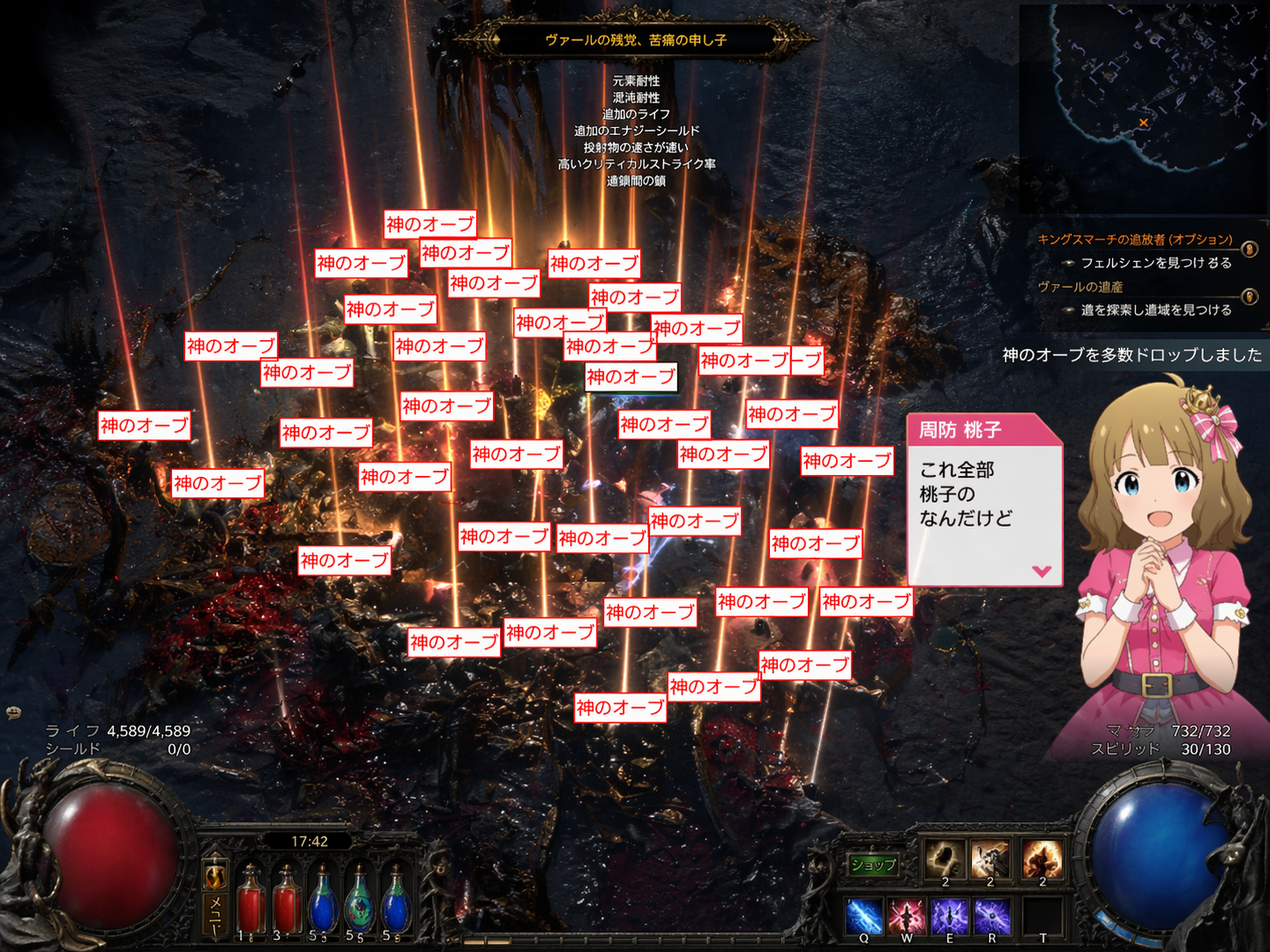Select the キングスマーチの追放者 quest entry
The image size is (1270, 952).
(x=1134, y=239)
